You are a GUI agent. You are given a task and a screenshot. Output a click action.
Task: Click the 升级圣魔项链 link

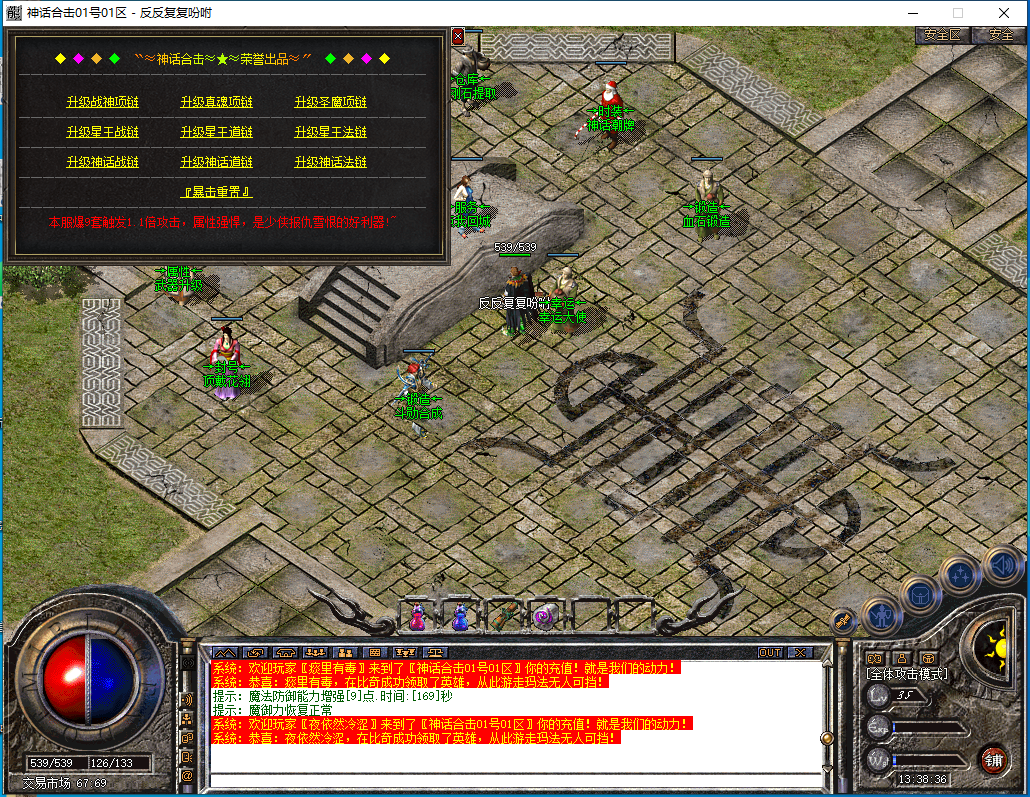[330, 102]
